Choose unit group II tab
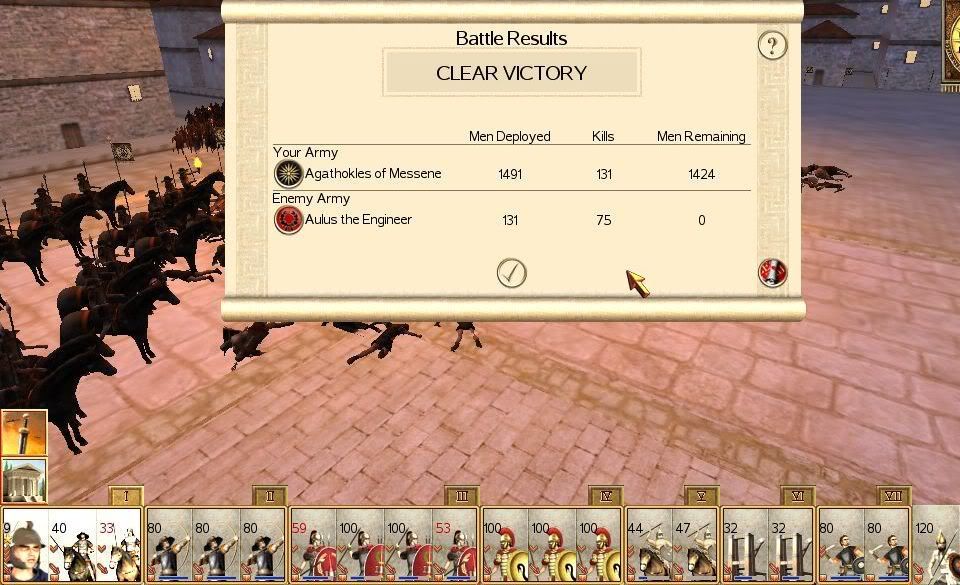The height and width of the screenshot is (585, 960). [x=271, y=496]
